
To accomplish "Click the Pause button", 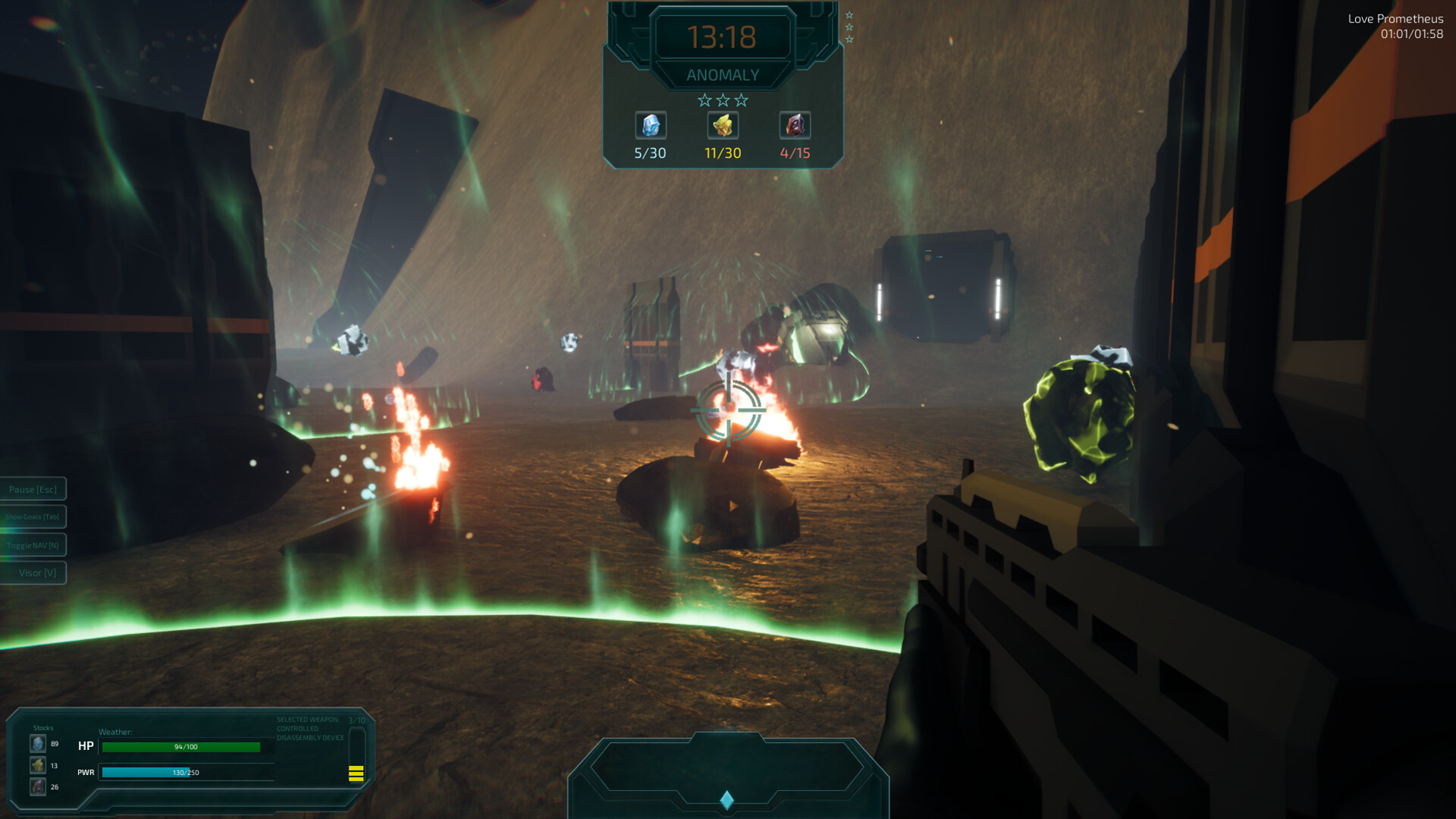I will point(33,489).
